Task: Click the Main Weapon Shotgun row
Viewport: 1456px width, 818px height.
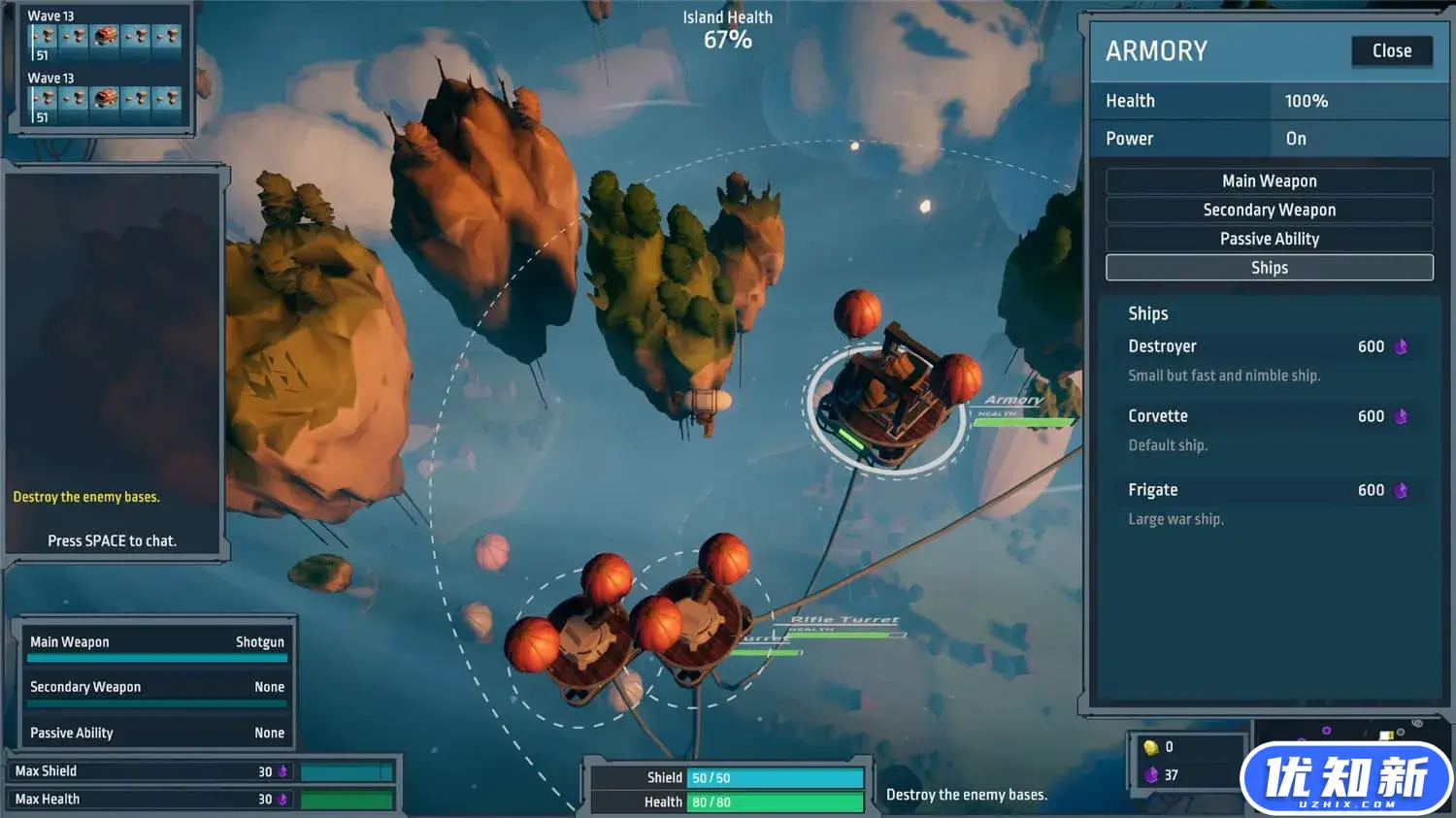Action: (157, 642)
